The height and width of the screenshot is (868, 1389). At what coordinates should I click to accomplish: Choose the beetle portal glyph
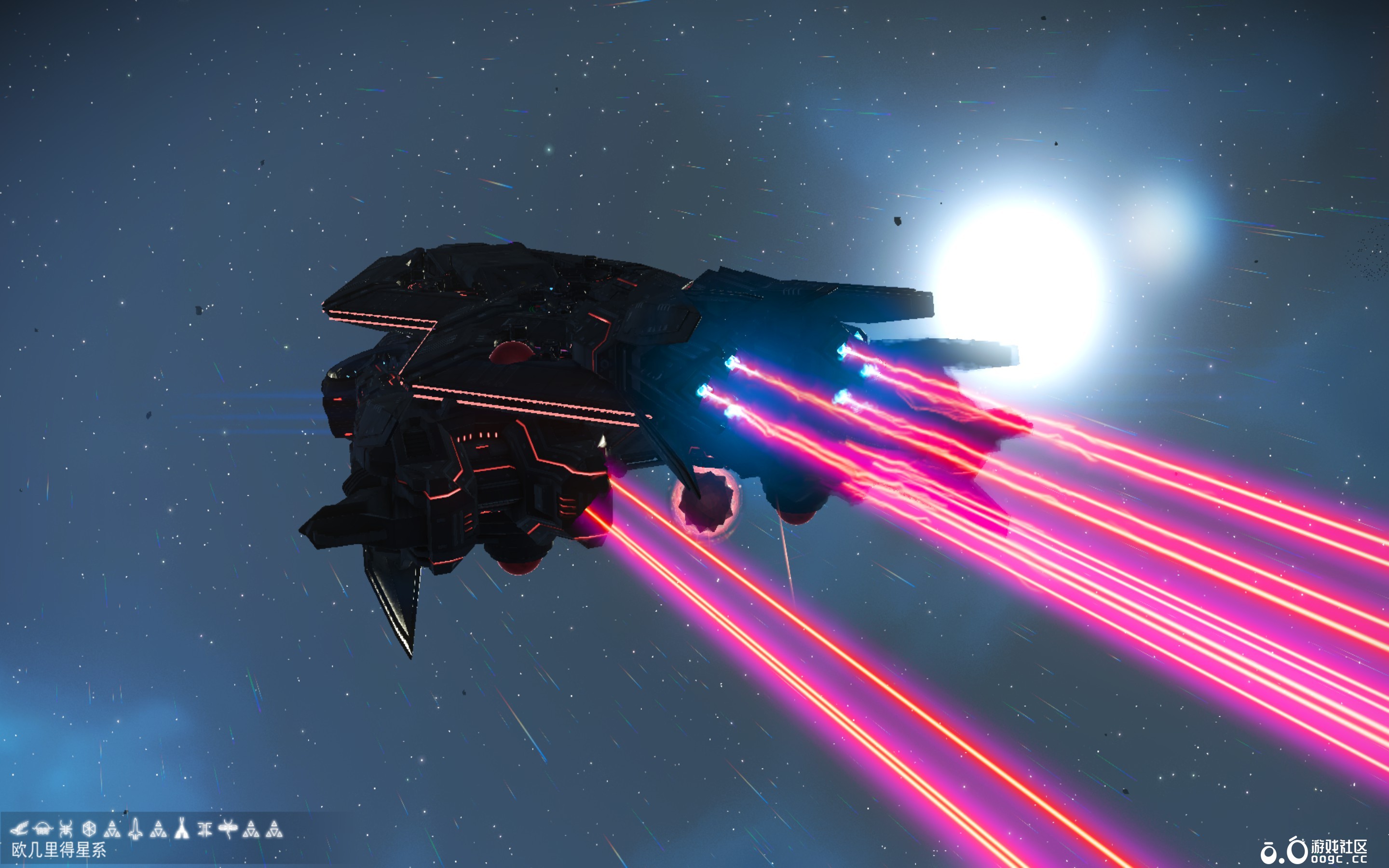(x=66, y=828)
